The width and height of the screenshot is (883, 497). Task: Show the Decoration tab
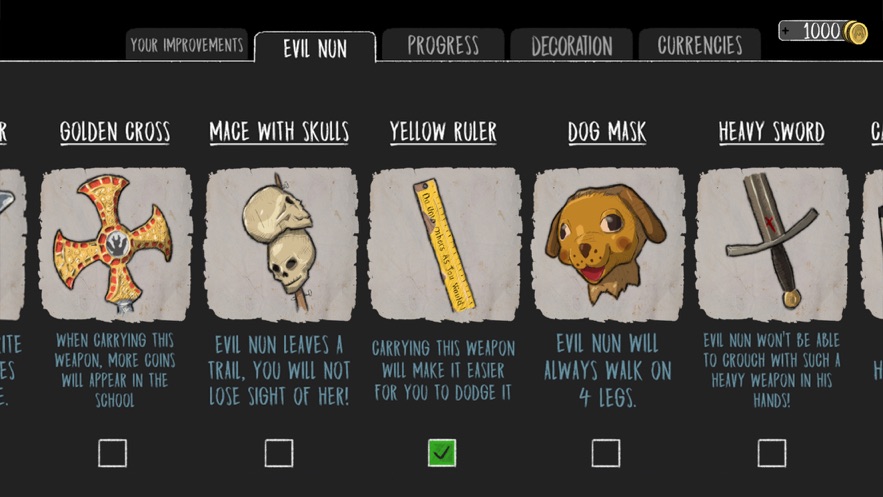[x=571, y=46]
